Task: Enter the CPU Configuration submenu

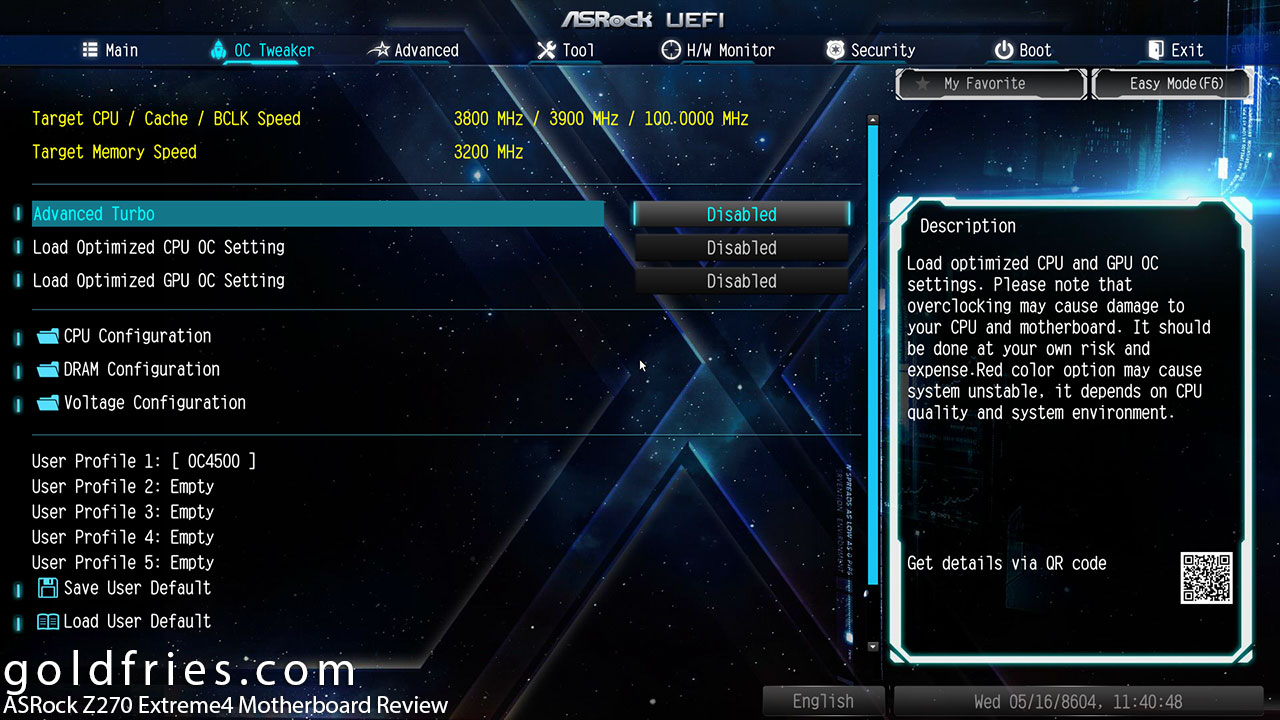Action: coord(137,336)
